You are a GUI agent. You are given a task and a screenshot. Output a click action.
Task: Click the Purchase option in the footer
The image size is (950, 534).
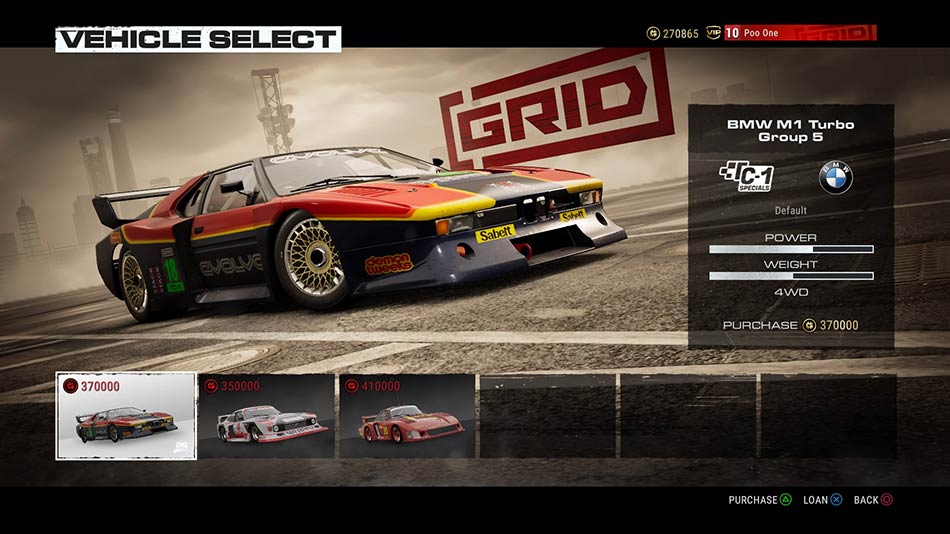760,500
